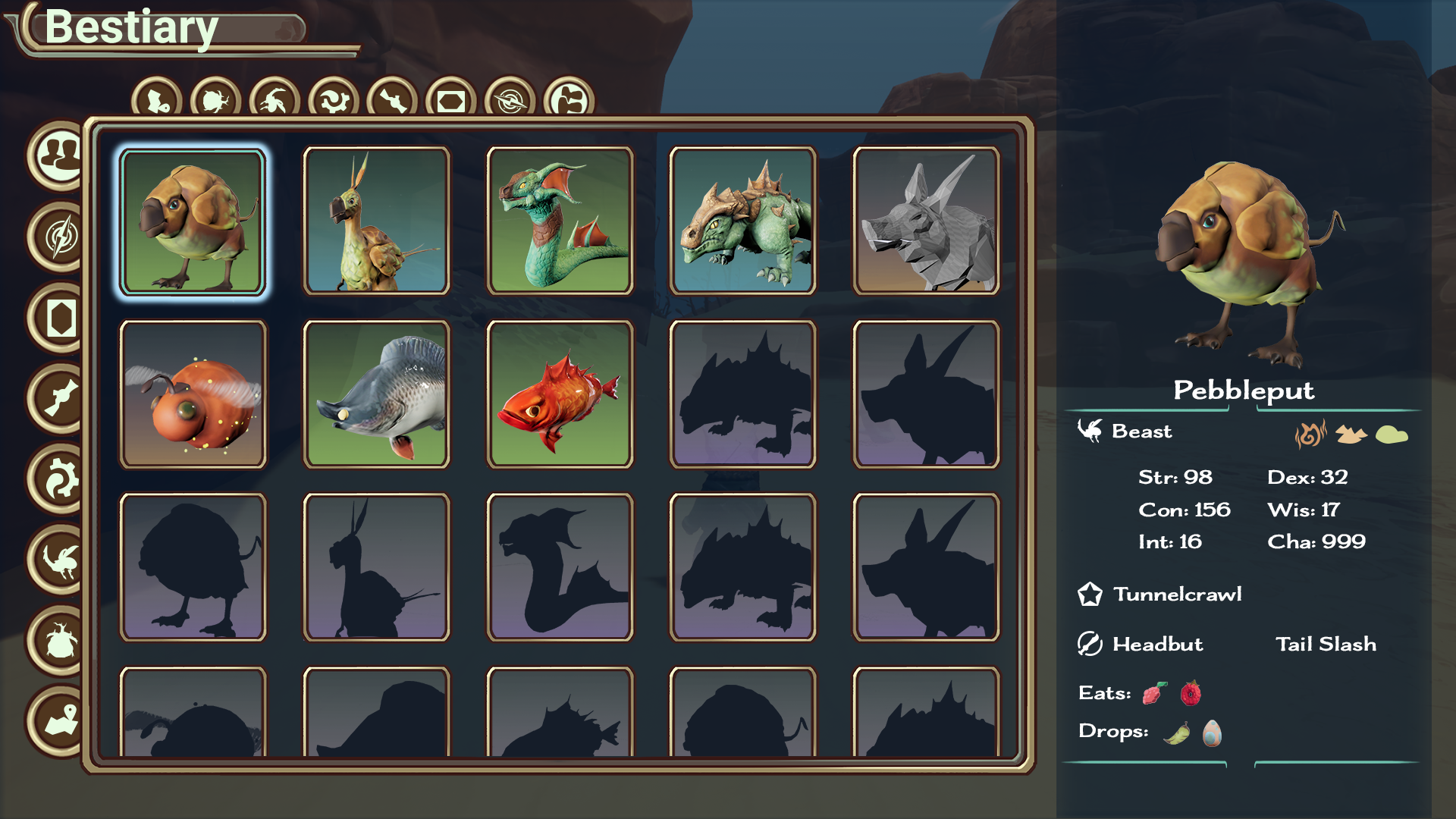Switch to the beast tab in the top row

pos(275,100)
